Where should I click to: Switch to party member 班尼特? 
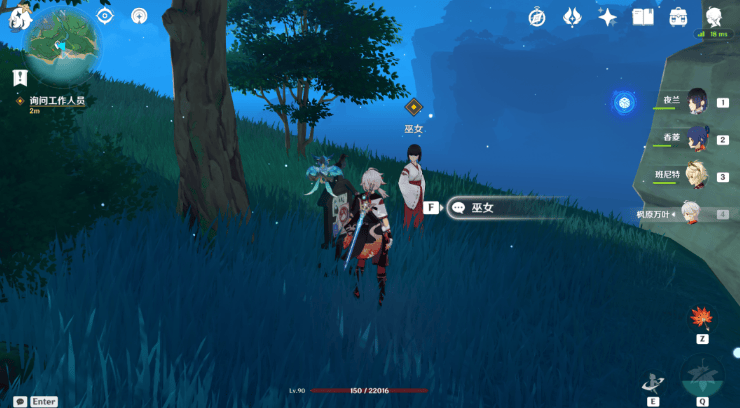tap(697, 175)
